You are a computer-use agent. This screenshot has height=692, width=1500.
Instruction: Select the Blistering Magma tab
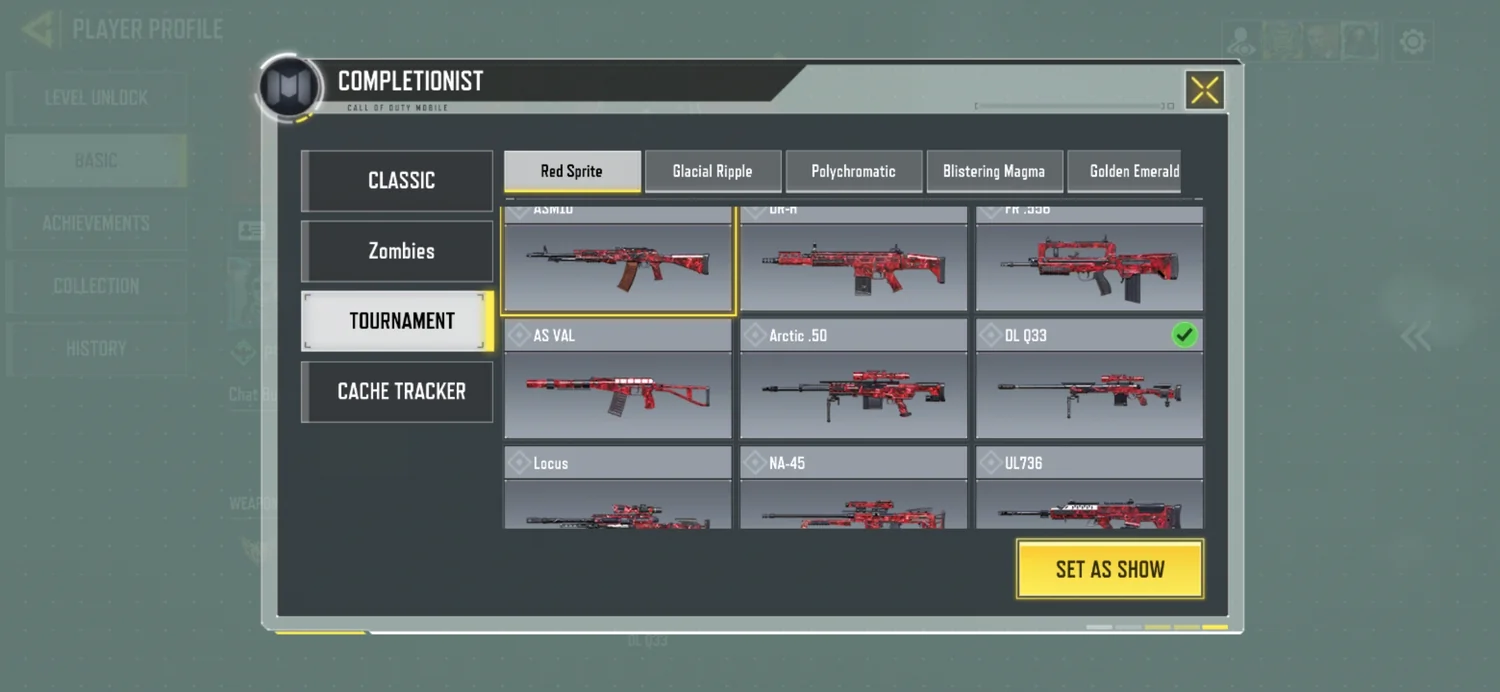pos(994,171)
